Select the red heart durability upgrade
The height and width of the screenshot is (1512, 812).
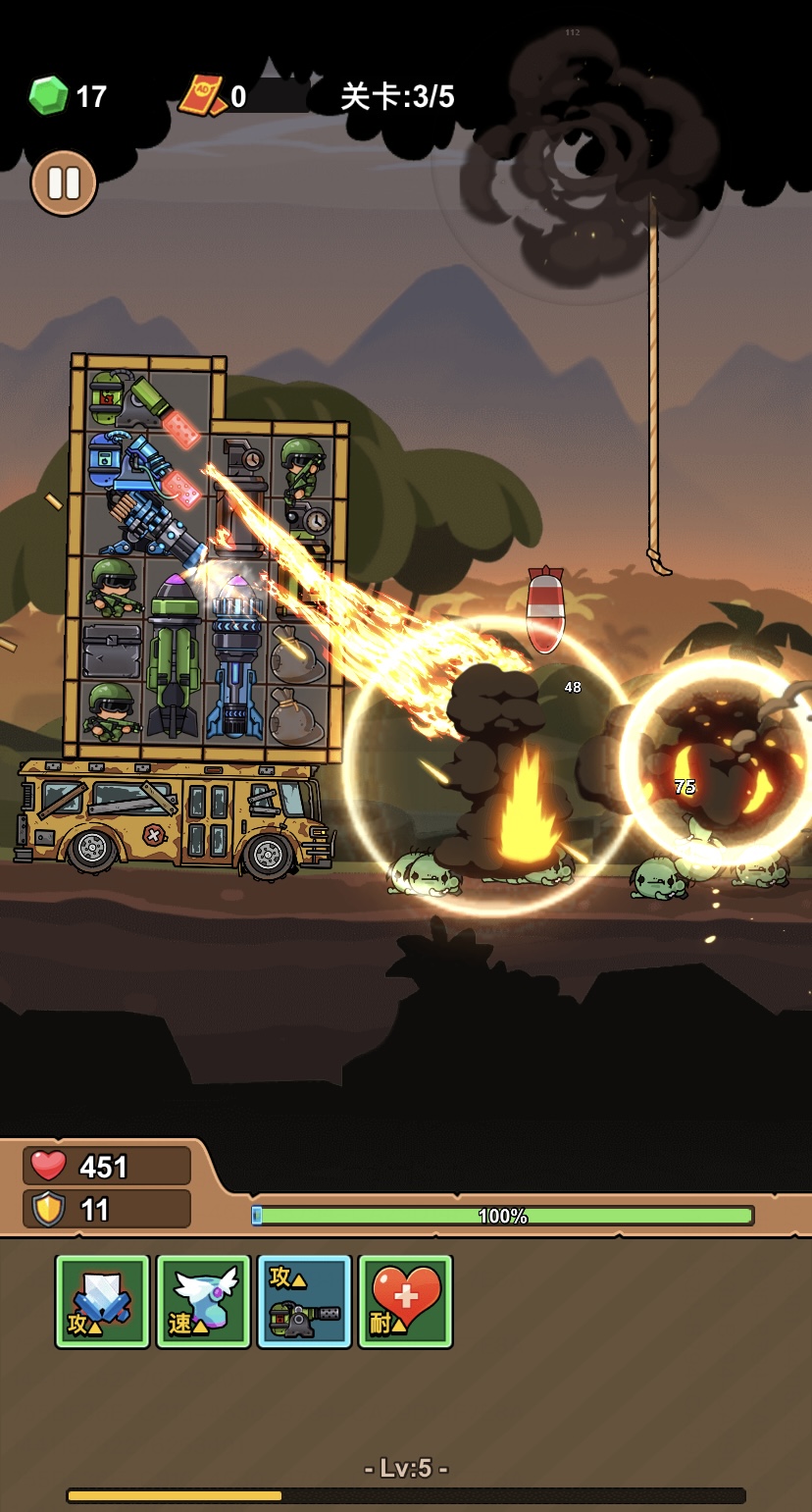(405, 1301)
